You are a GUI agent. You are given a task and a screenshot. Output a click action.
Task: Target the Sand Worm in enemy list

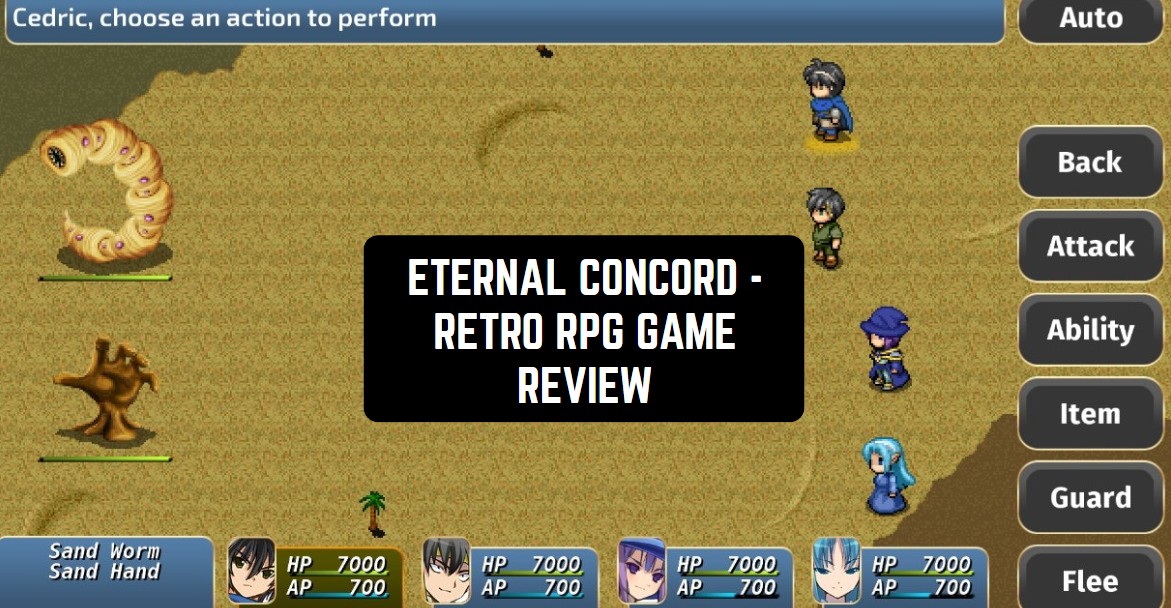[x=105, y=552]
